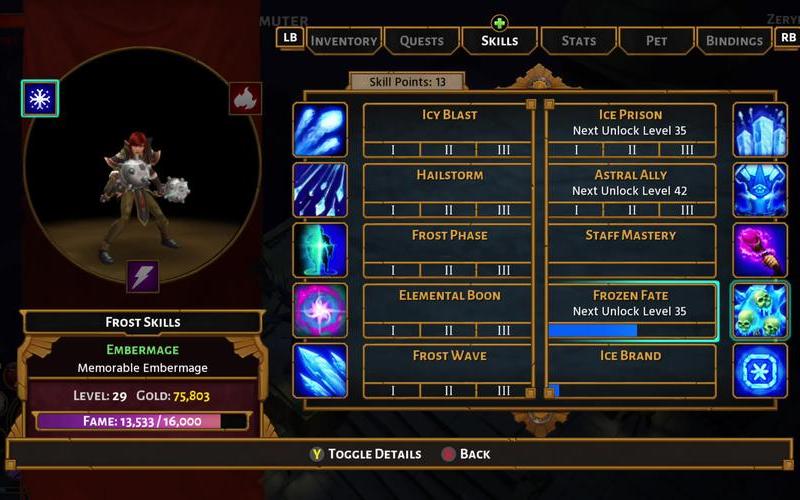The image size is (800, 500).
Task: Switch to the Inventory tab
Action: click(x=344, y=41)
